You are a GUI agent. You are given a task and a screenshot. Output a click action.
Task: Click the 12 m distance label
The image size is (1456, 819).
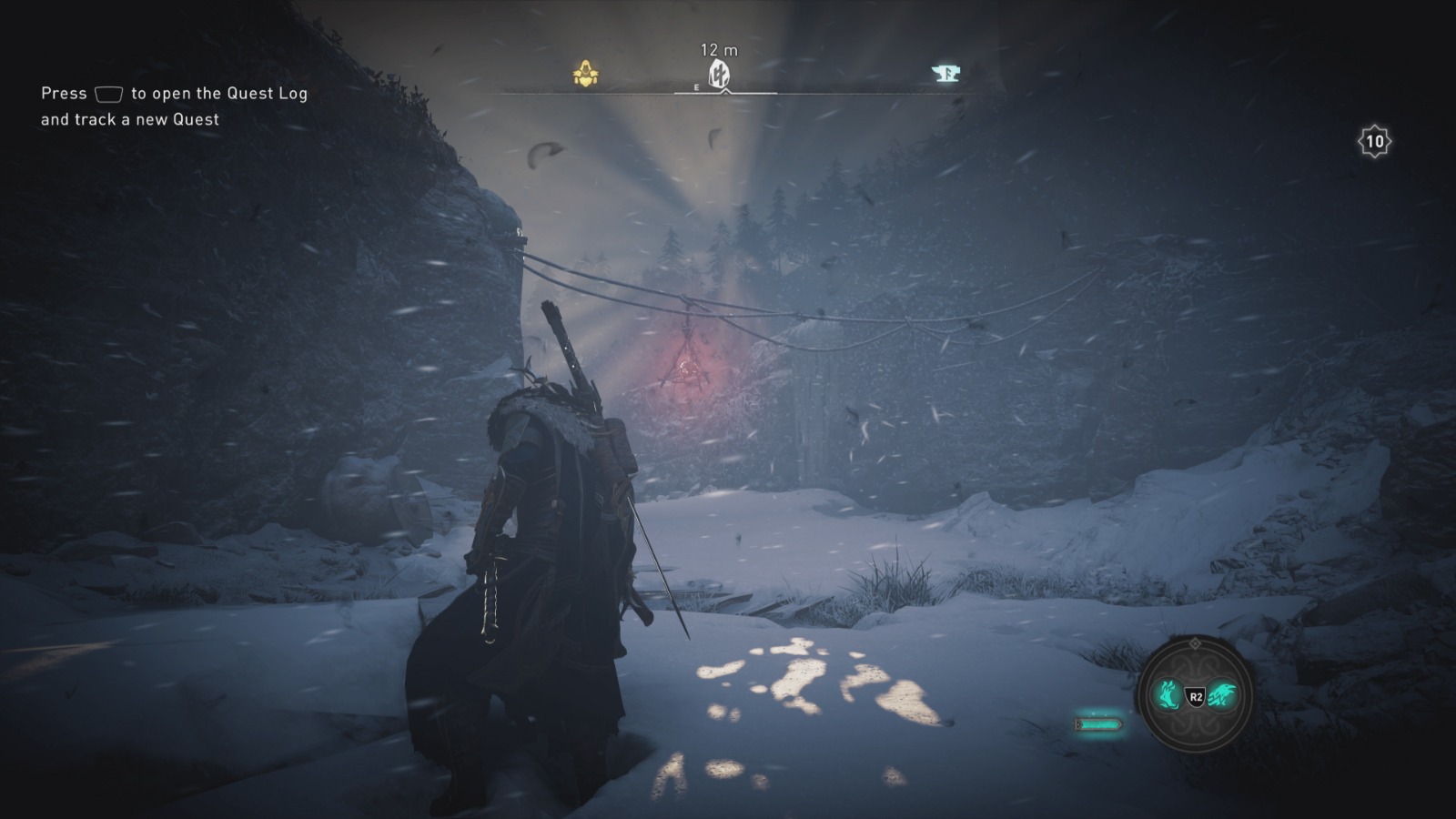(x=718, y=50)
